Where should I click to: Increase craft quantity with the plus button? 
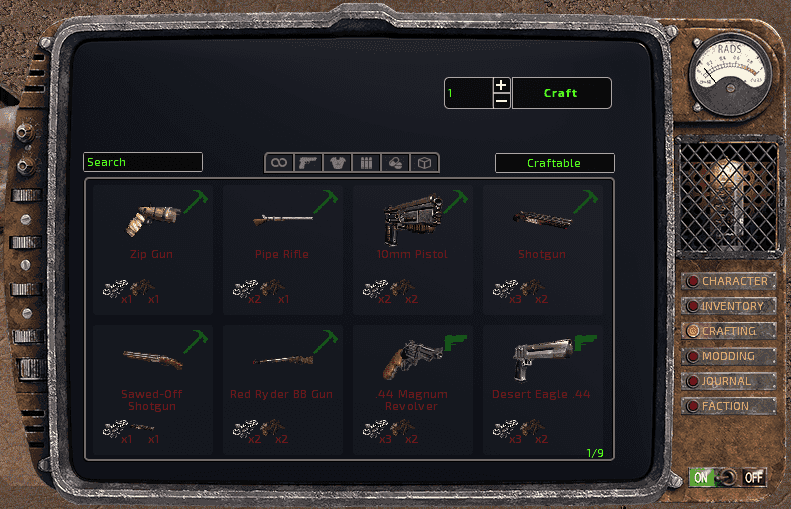point(501,85)
